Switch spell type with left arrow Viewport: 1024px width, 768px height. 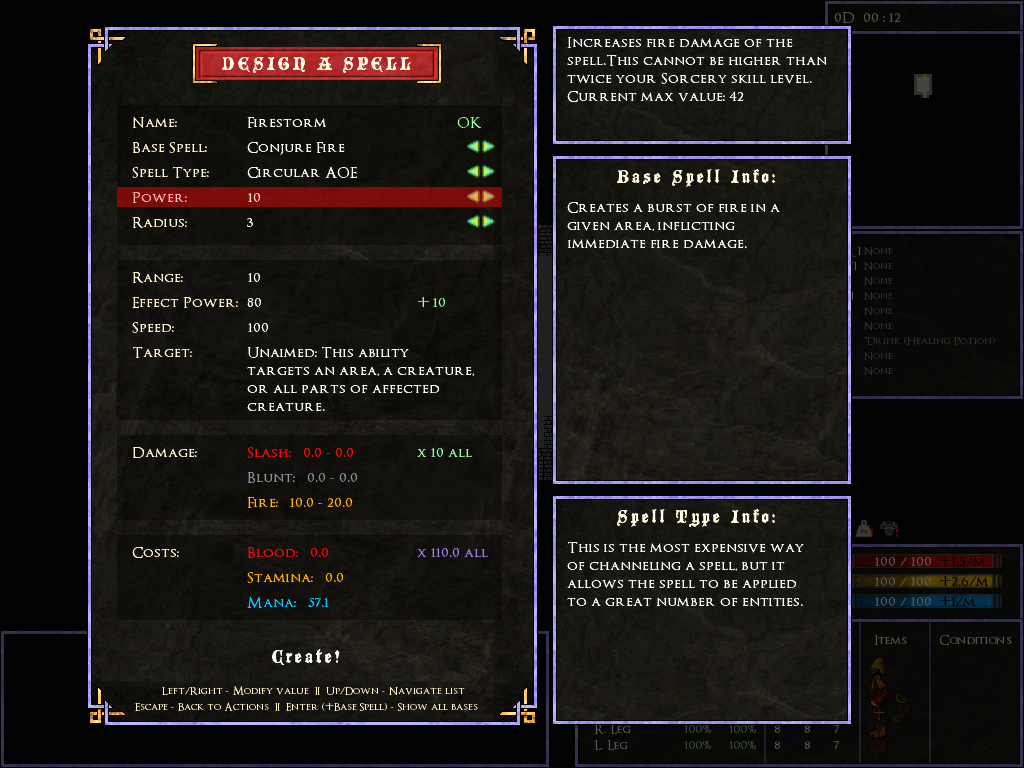tap(473, 172)
